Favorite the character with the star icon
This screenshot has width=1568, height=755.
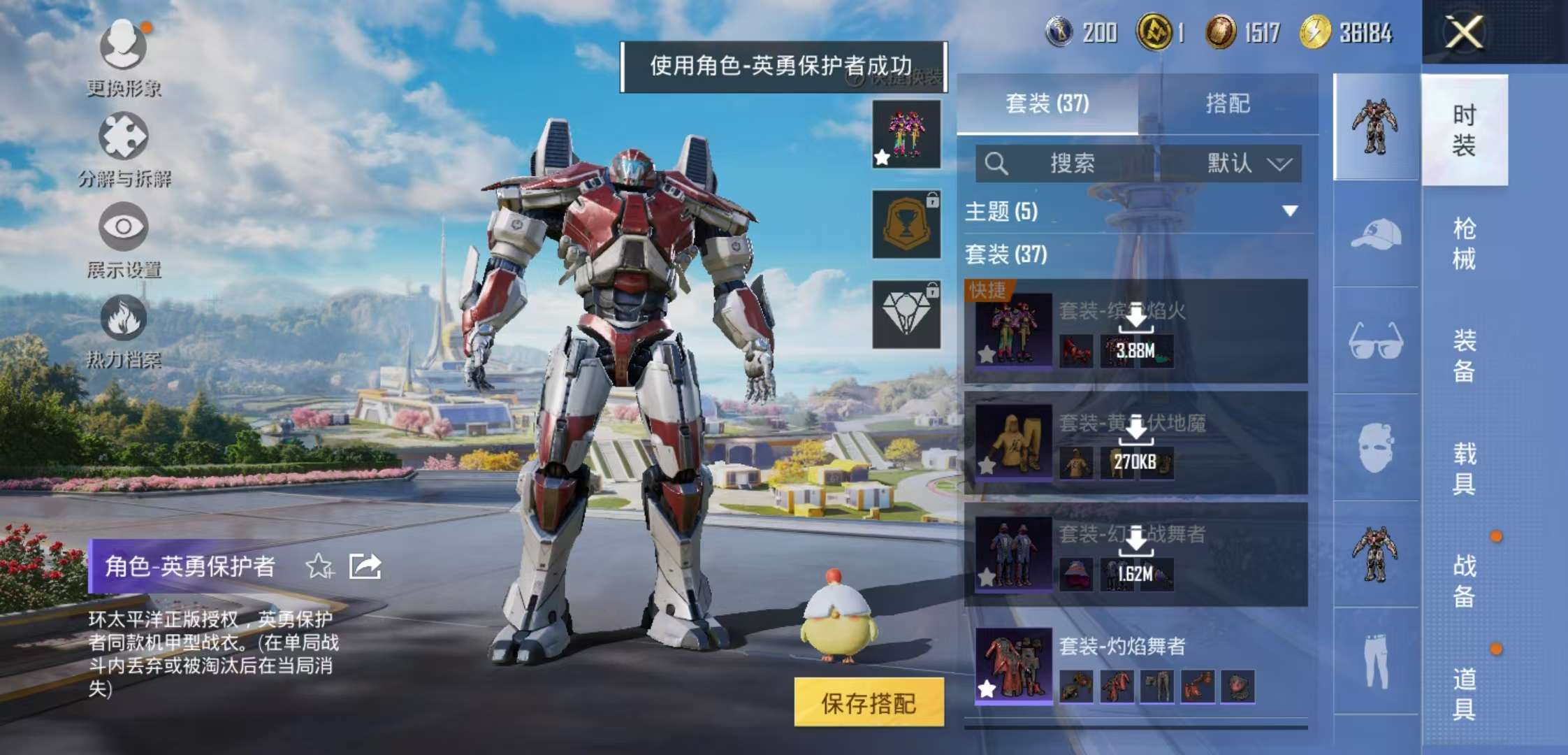pos(319,566)
